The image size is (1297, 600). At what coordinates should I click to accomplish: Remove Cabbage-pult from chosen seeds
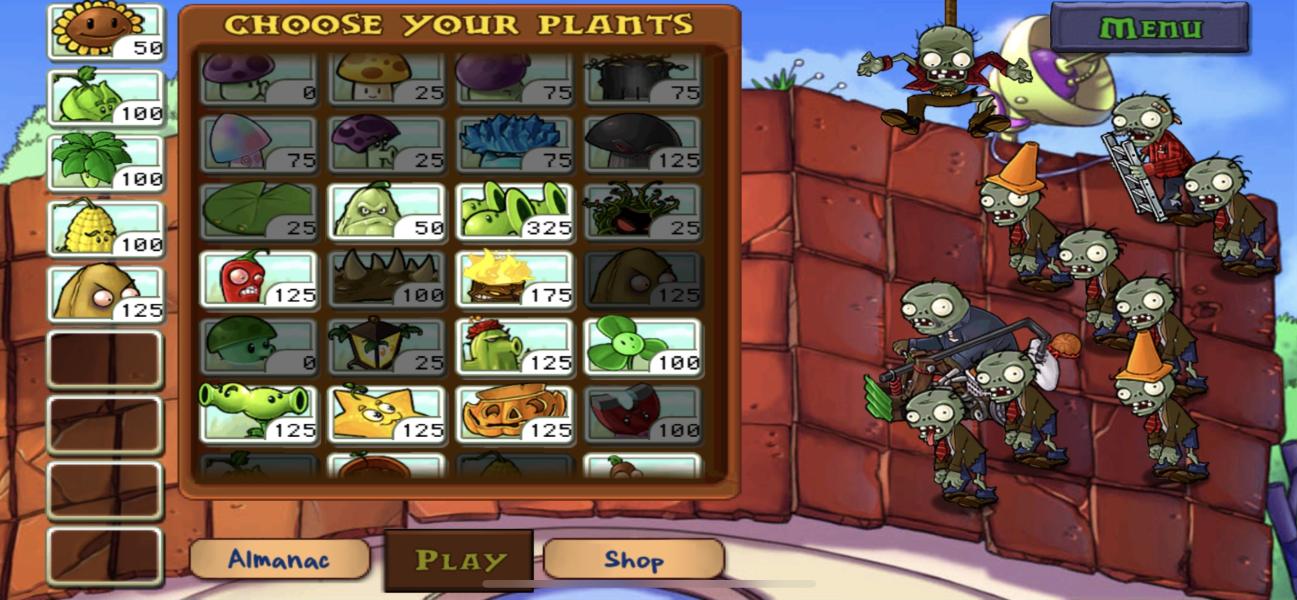click(x=105, y=97)
